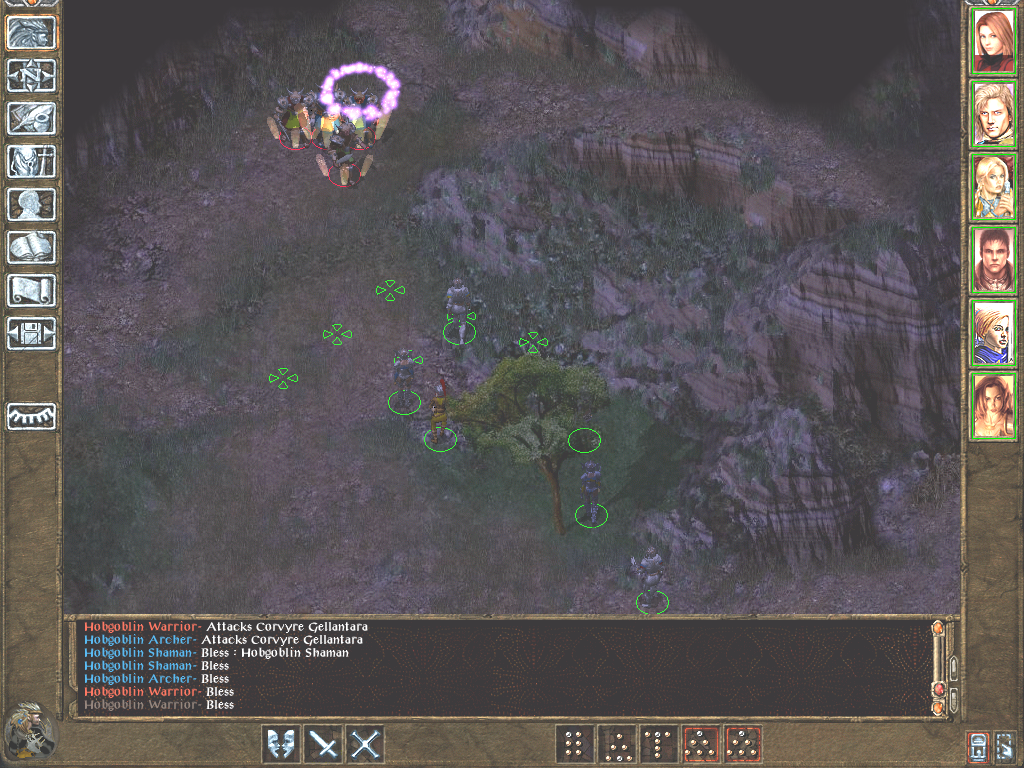1024x768 pixels.
Task: Click the closed-eye button in the left sidebar
Action: click(31, 416)
